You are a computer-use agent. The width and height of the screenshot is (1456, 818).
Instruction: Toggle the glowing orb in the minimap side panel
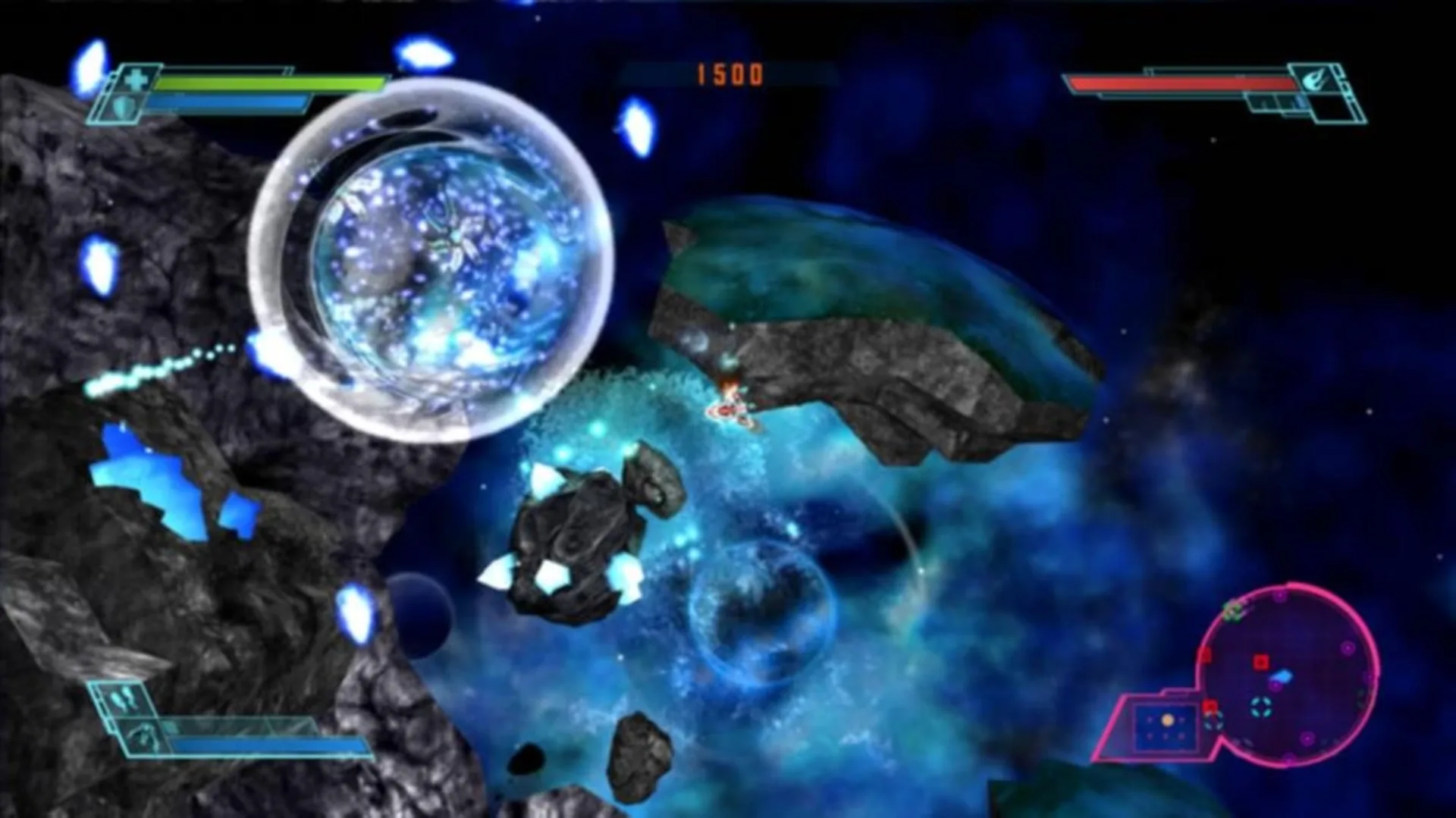click(x=1168, y=722)
